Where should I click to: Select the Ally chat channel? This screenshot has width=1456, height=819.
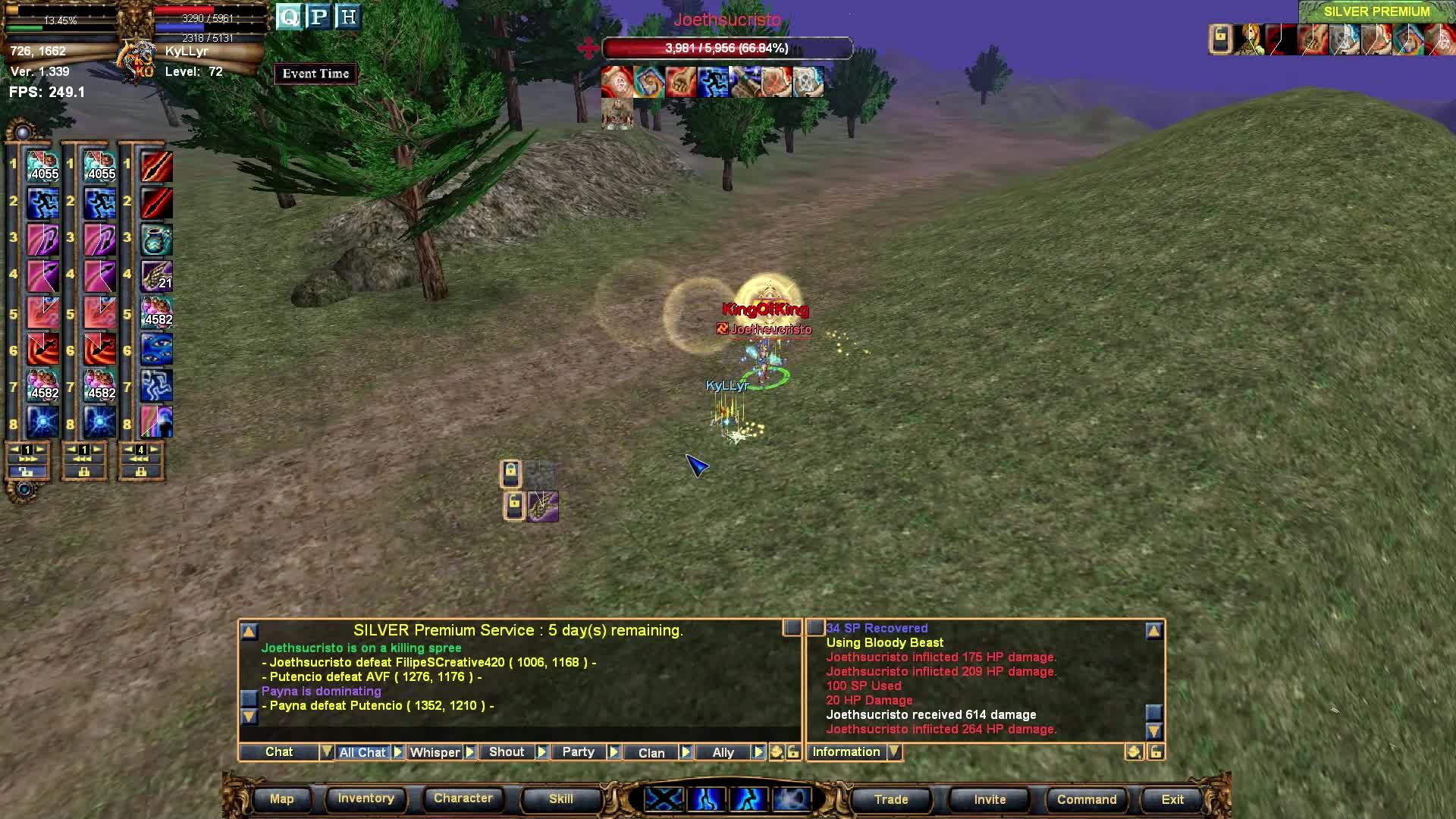coord(723,752)
